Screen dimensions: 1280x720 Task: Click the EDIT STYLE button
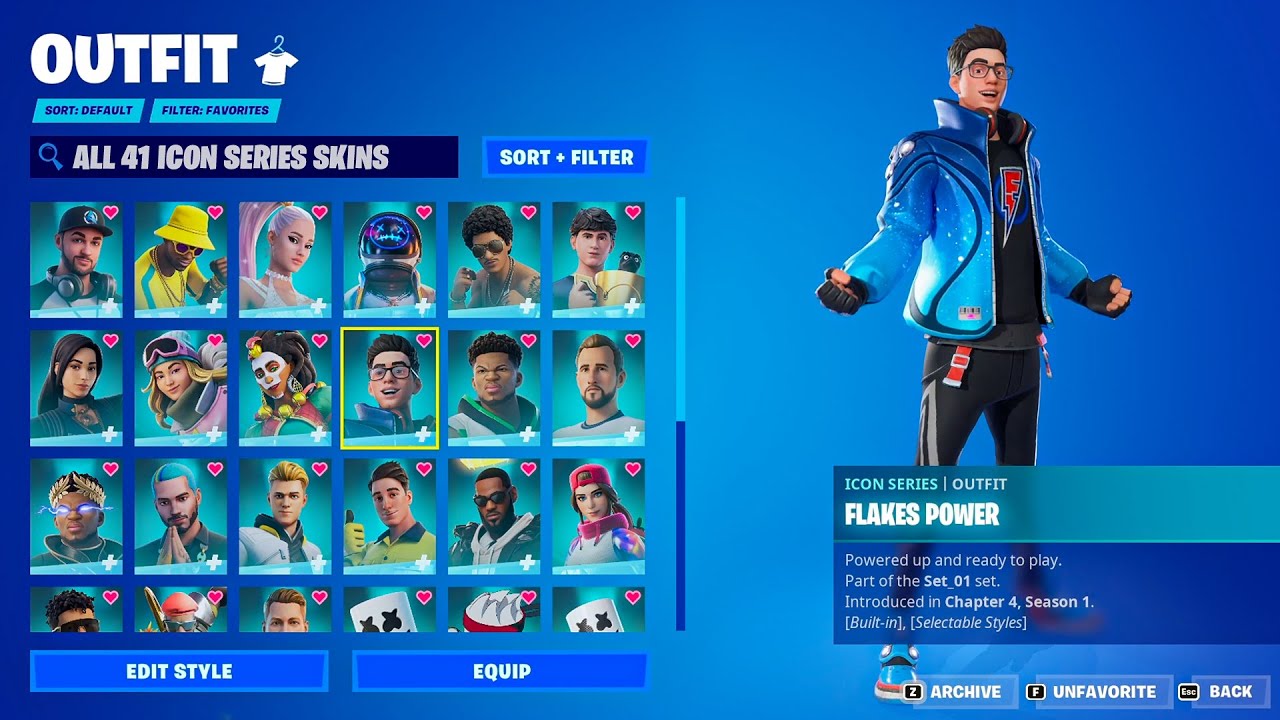[x=180, y=671]
